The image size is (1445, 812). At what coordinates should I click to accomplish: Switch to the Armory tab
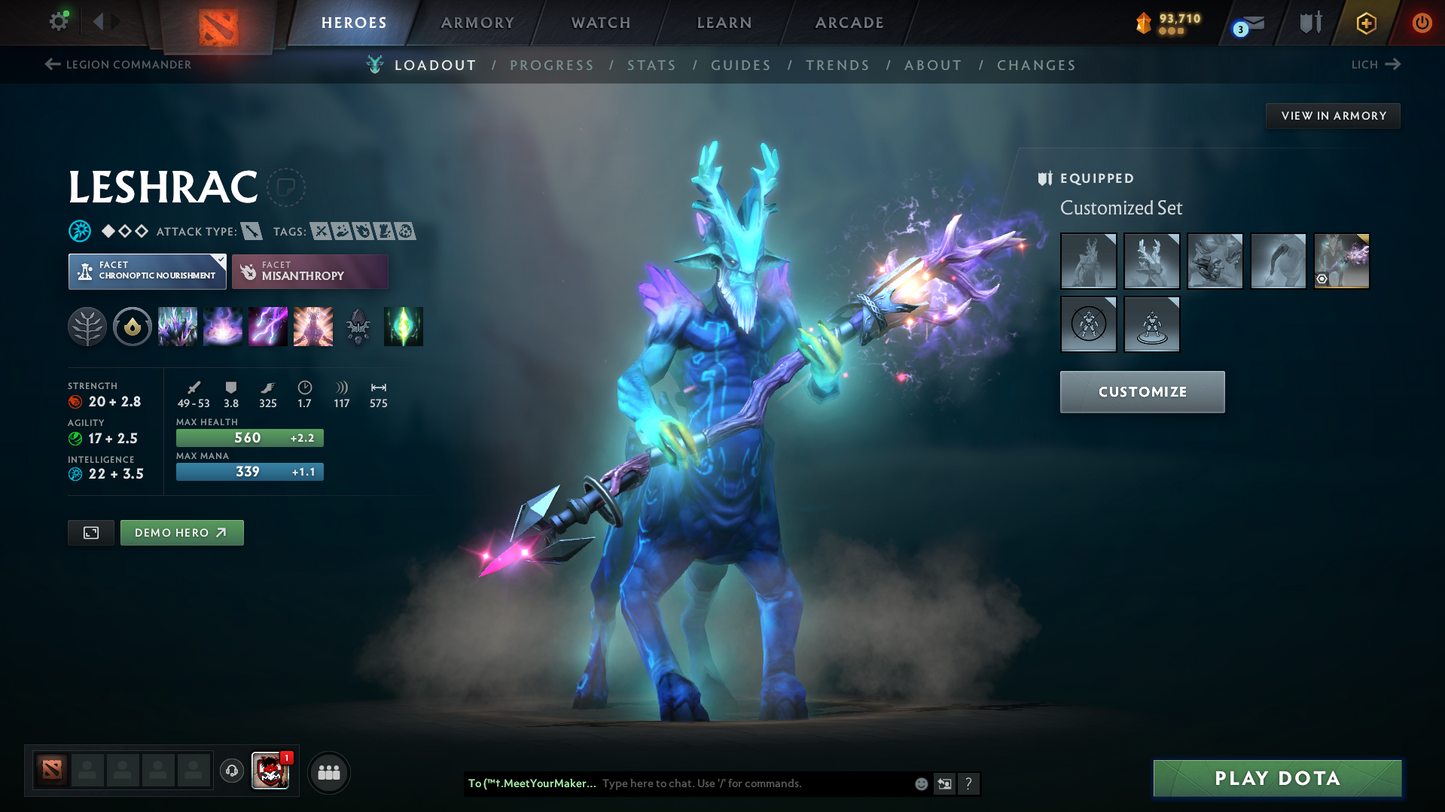tap(478, 23)
